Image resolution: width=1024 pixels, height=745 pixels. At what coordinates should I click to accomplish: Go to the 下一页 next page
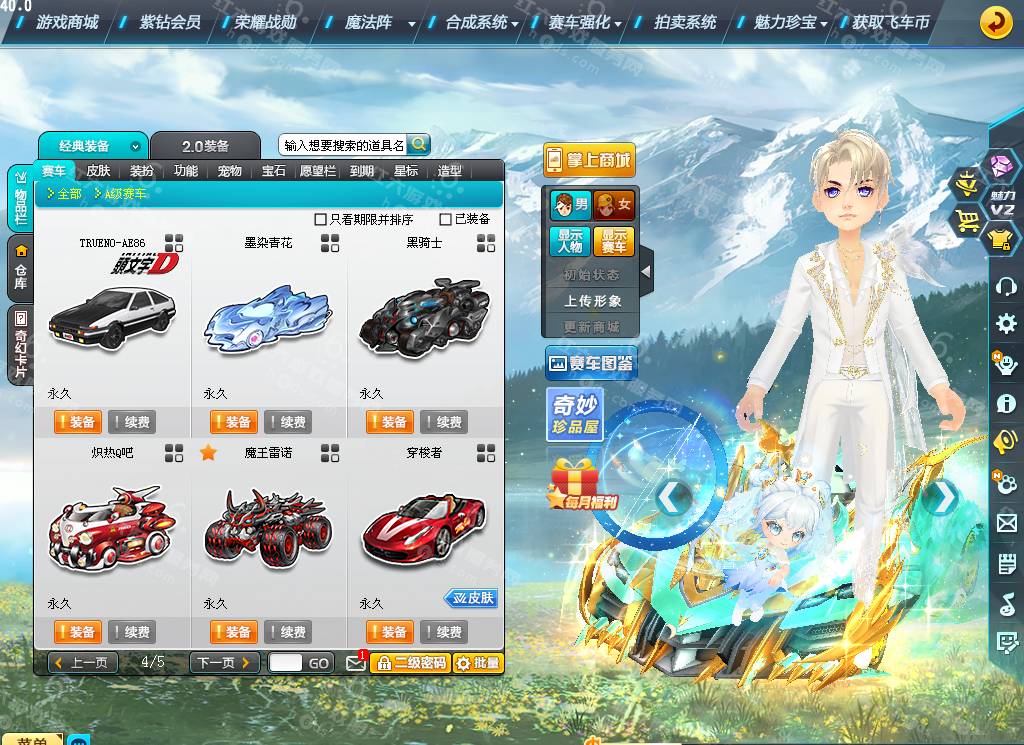click(224, 662)
